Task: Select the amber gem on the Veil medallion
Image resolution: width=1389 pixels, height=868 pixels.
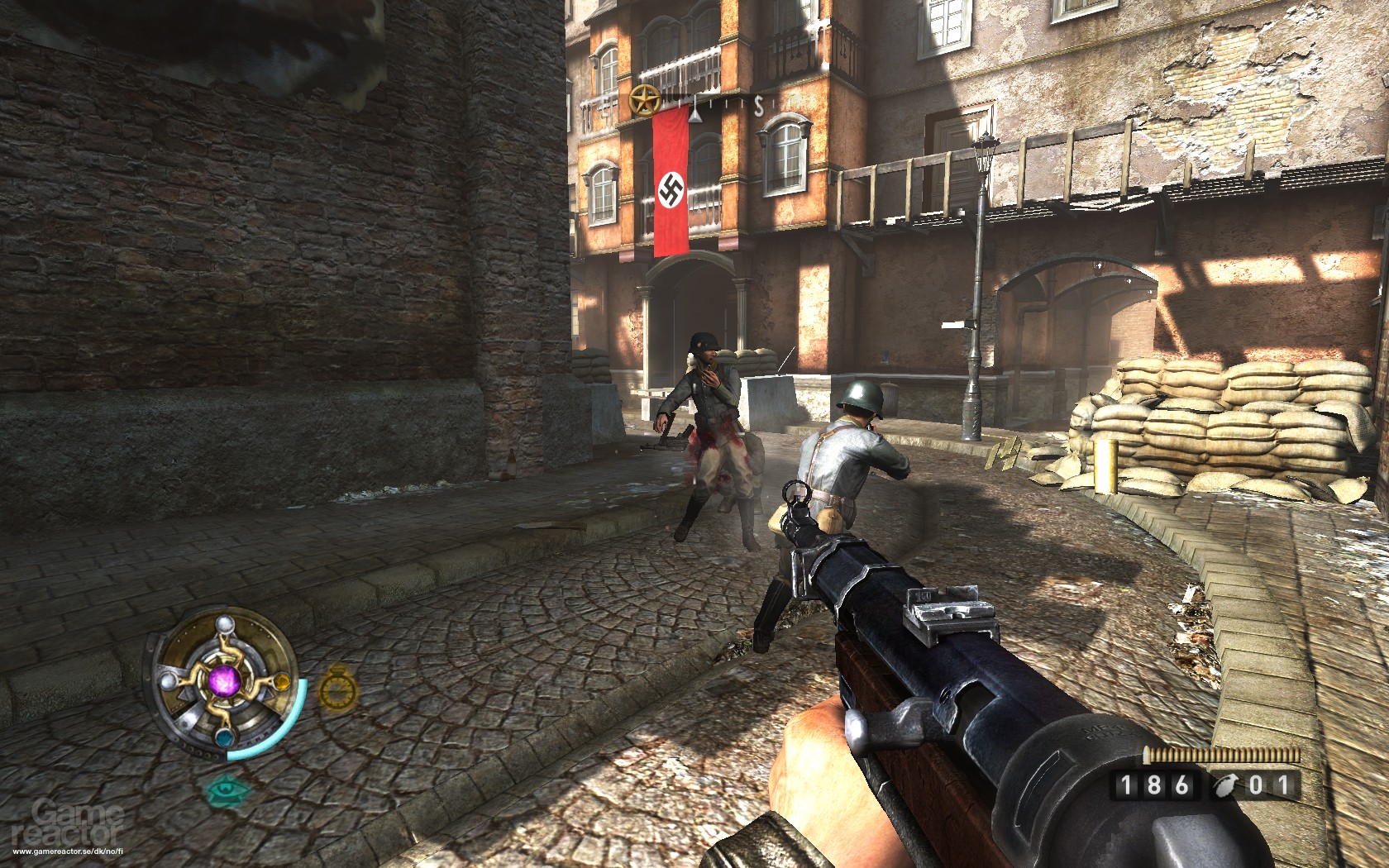Action: tap(282, 683)
